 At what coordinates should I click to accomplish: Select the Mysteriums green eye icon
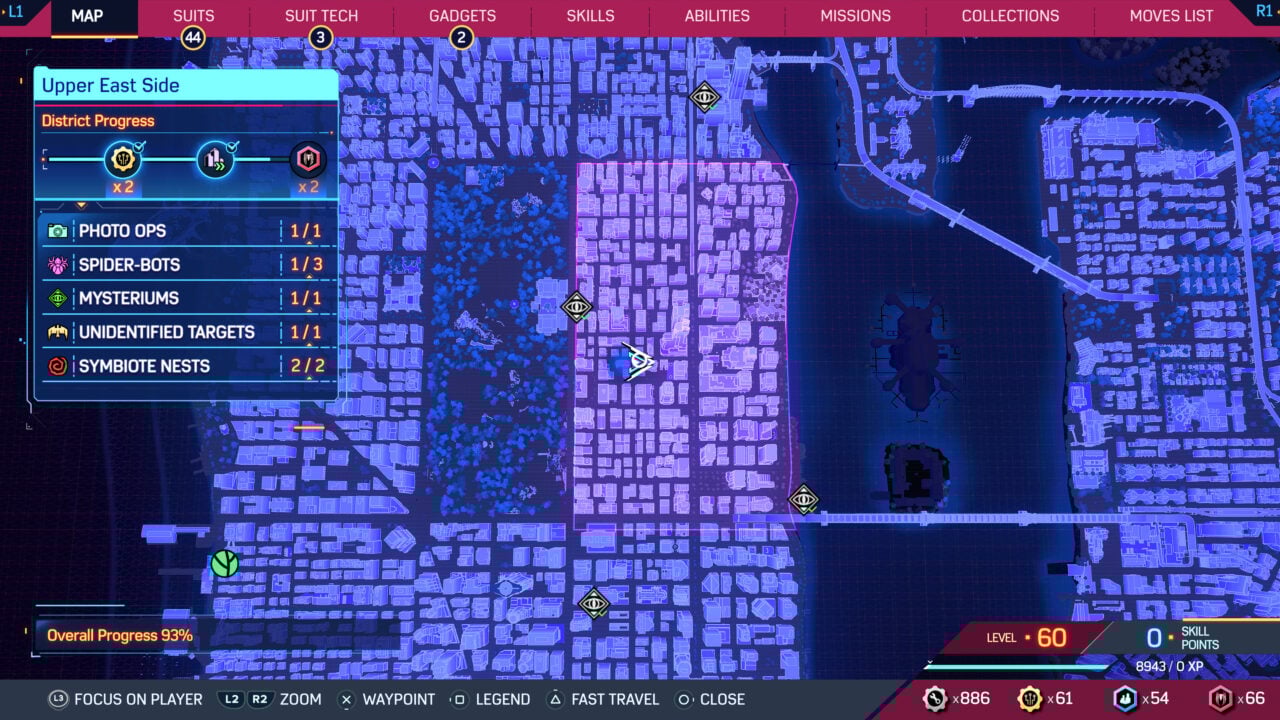pyautogui.click(x=58, y=298)
